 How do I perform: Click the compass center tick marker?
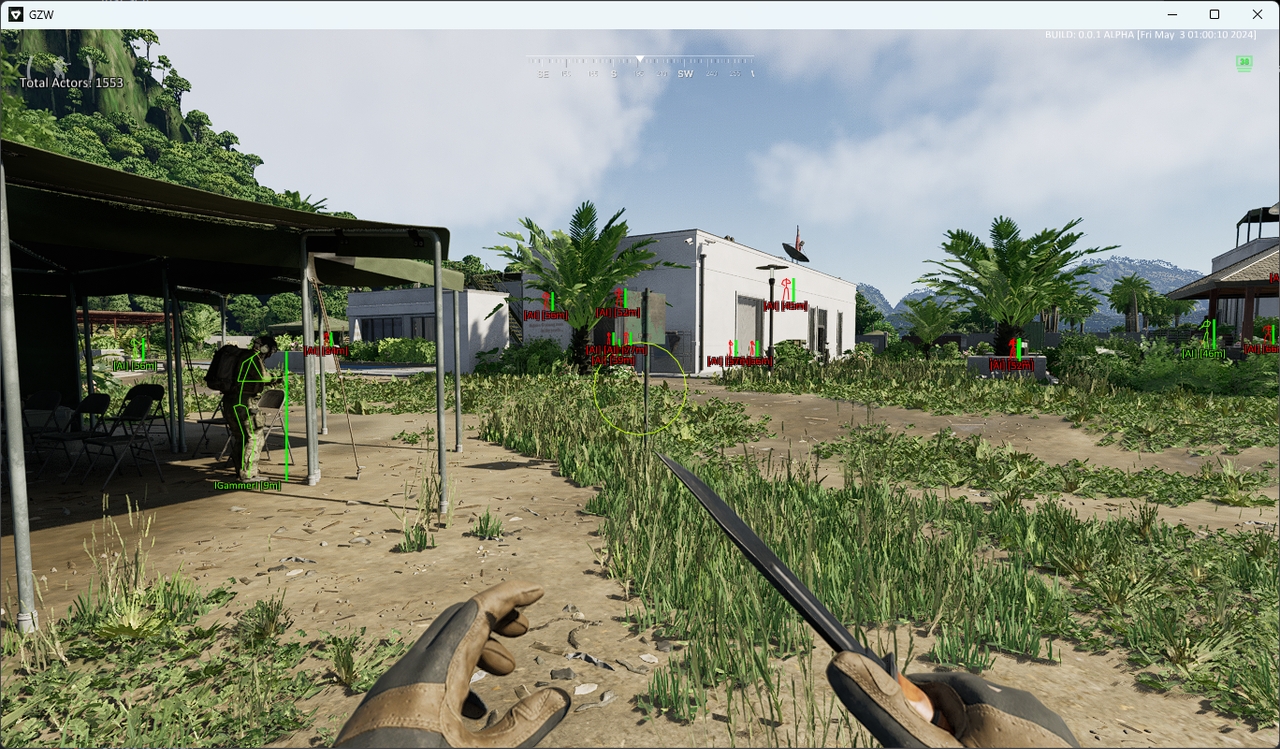tap(640, 60)
